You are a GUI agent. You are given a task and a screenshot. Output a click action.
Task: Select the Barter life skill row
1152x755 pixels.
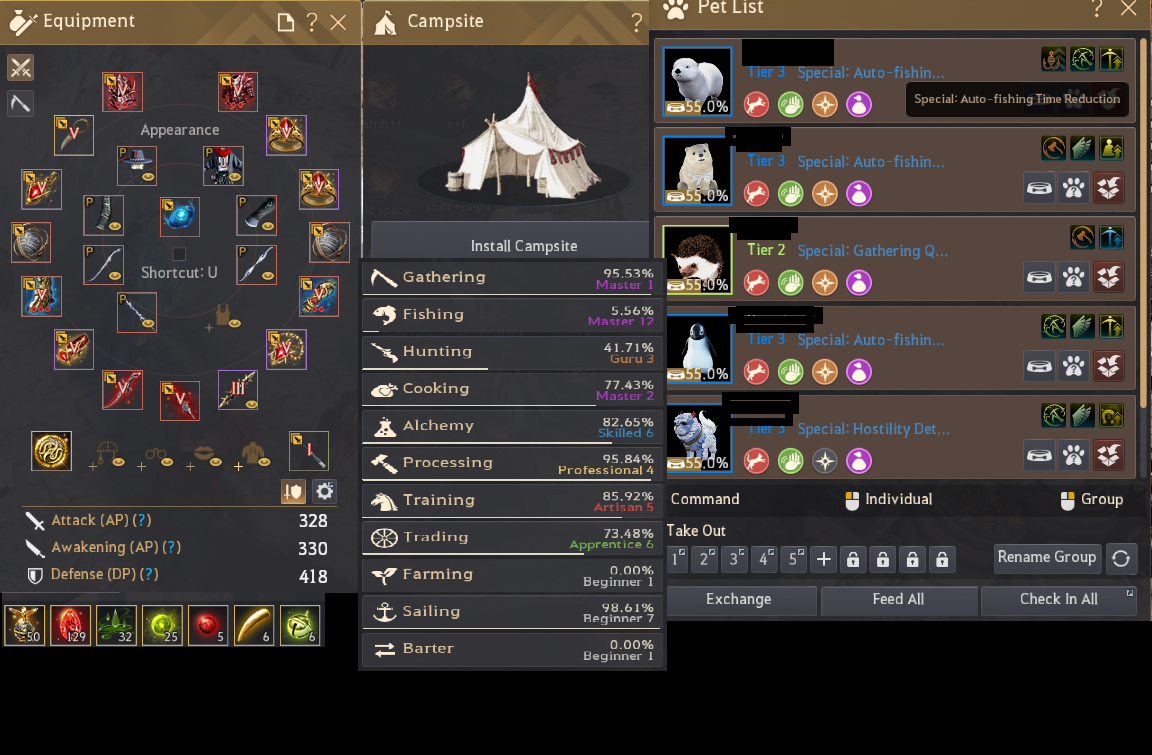pos(511,649)
